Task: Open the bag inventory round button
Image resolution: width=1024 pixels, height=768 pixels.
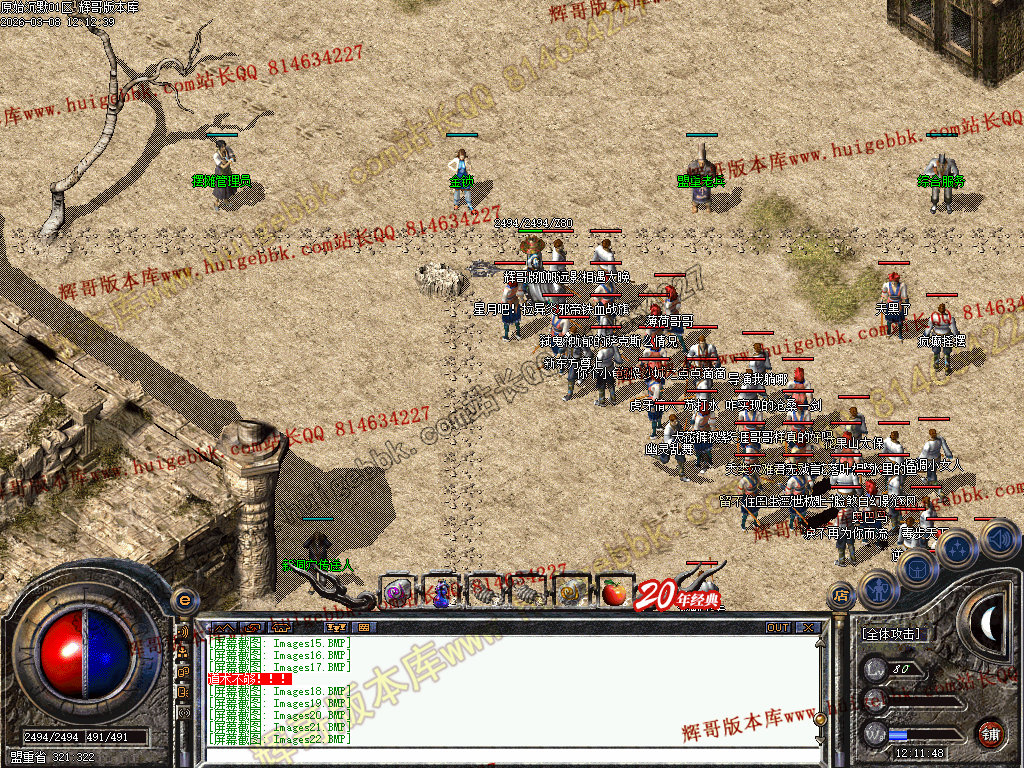Action: click(x=916, y=569)
